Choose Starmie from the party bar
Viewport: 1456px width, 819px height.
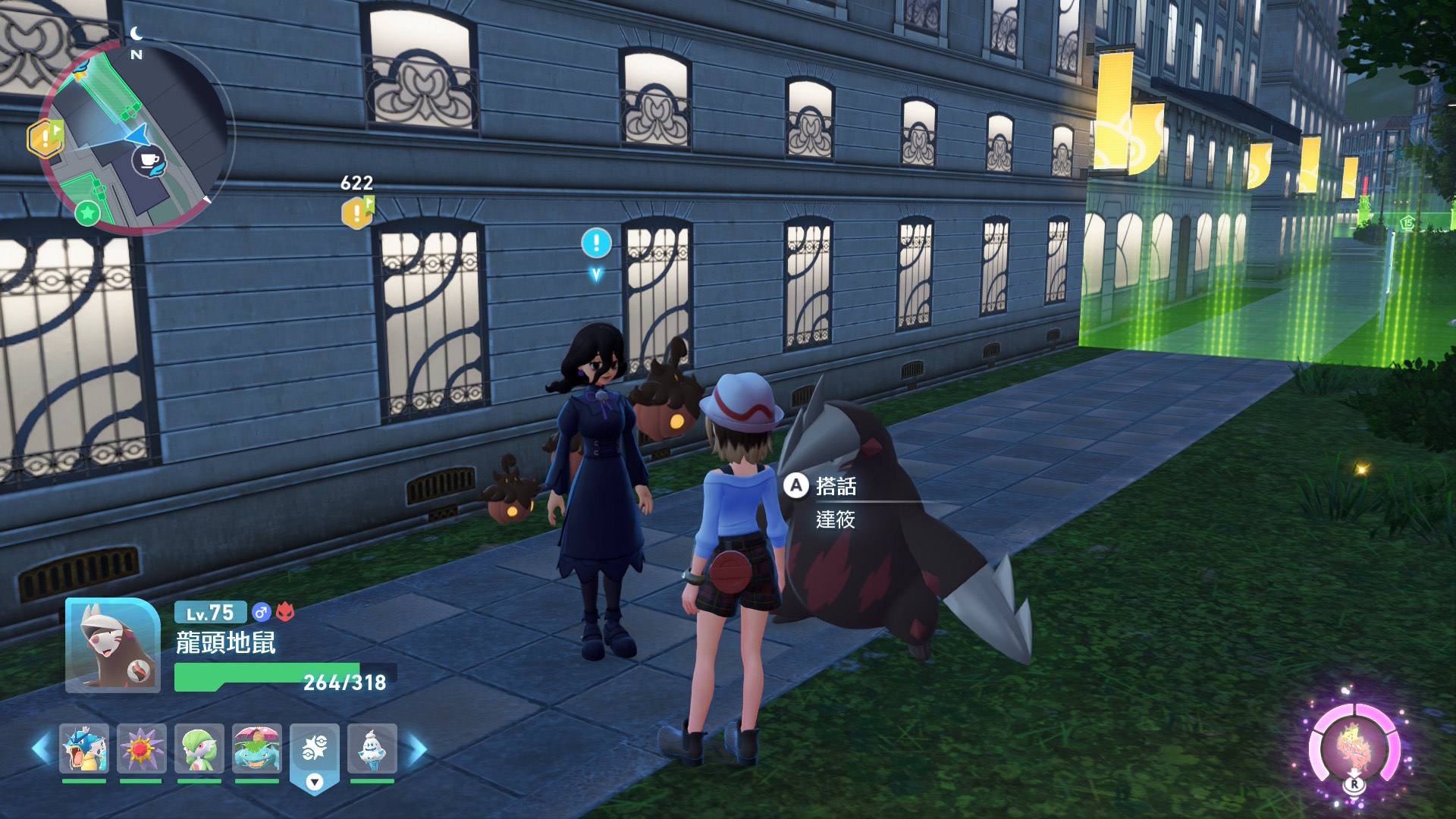tap(141, 748)
